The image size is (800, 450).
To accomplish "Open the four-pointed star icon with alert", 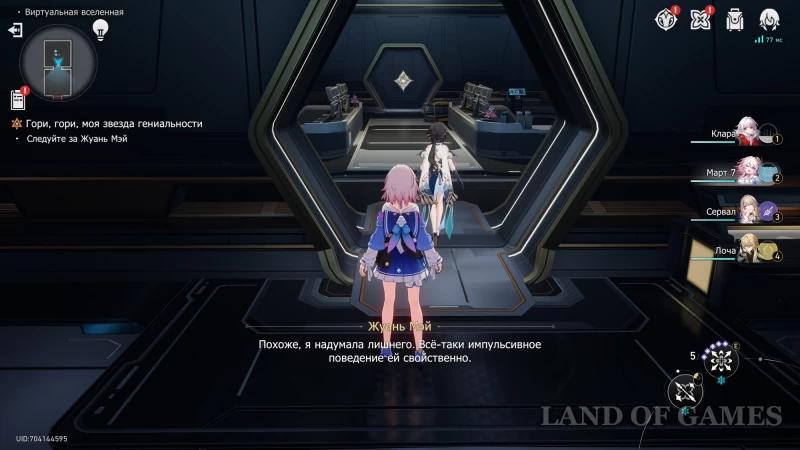I will point(700,18).
